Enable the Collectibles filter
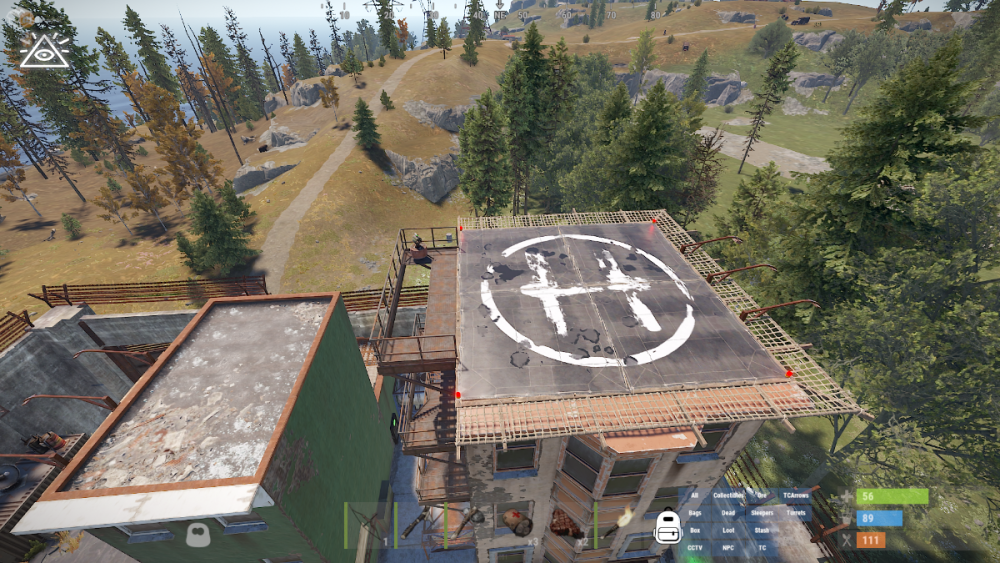The height and width of the screenshot is (563, 1000). pos(729,496)
